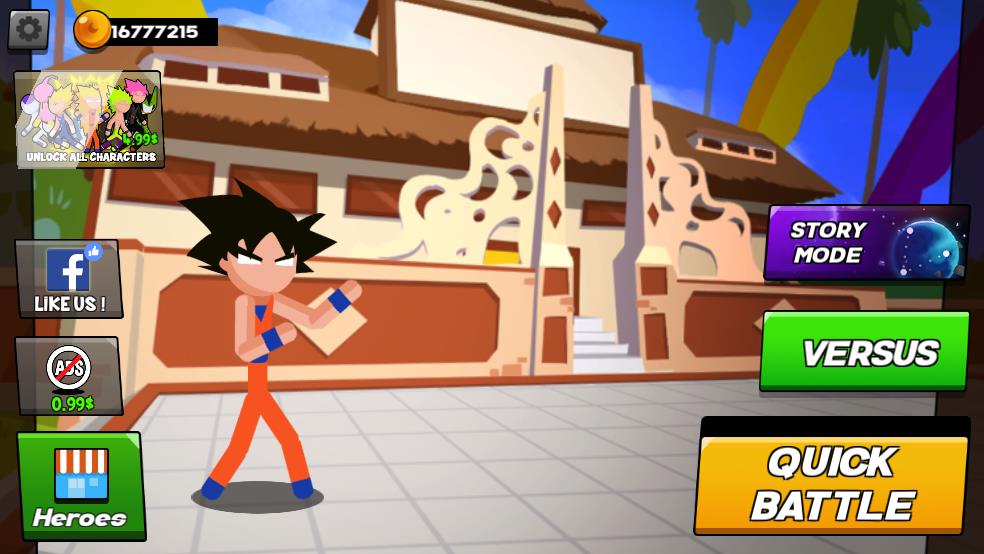This screenshot has height=554, width=984.
Task: Open the Unlock All Characters offer
Action: pos(89,119)
